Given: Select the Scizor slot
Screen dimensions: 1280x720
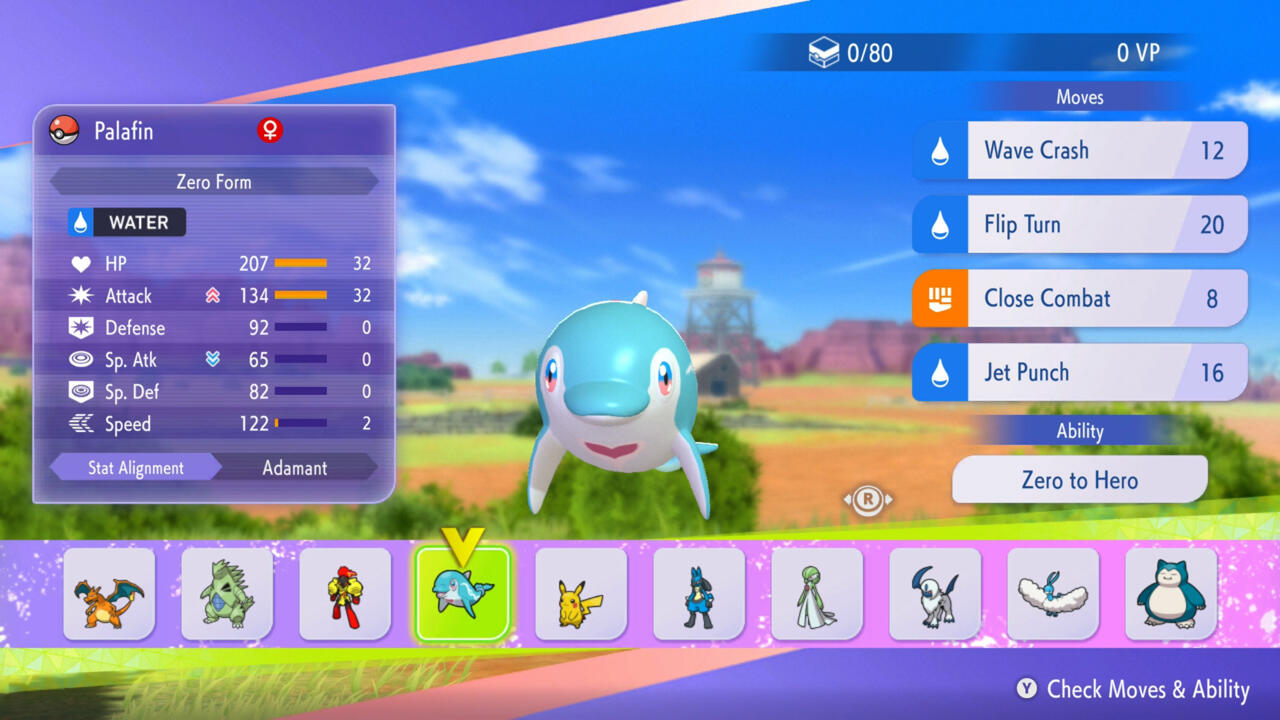Looking at the screenshot, I should [x=345, y=594].
